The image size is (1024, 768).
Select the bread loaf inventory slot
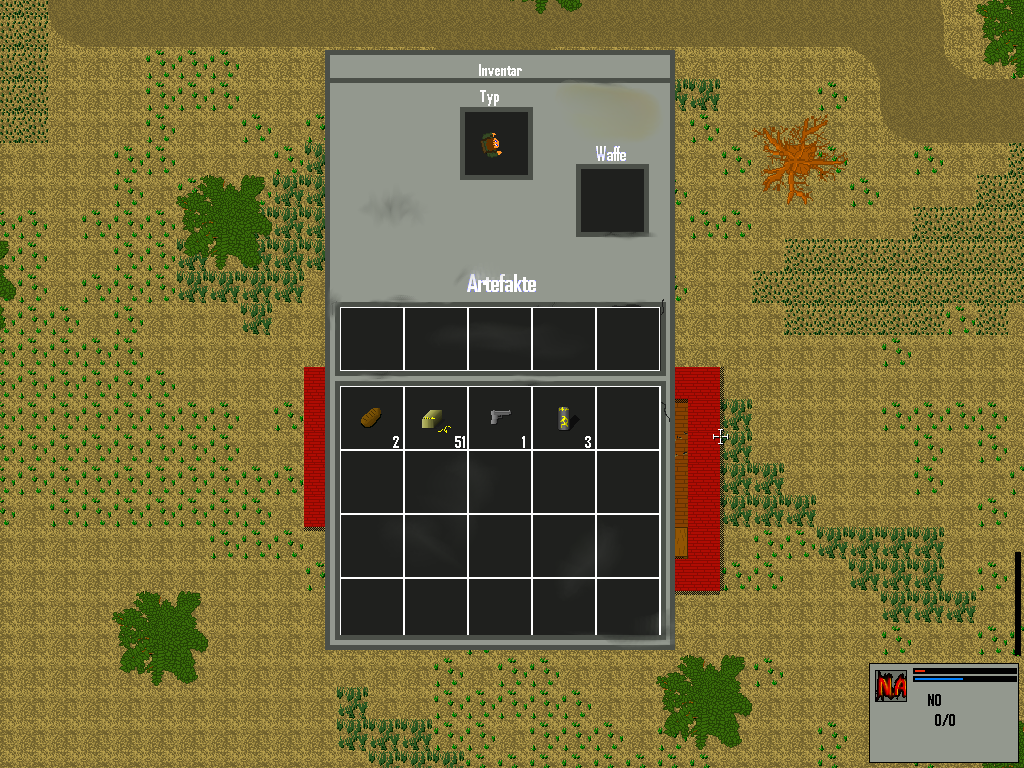(371, 418)
